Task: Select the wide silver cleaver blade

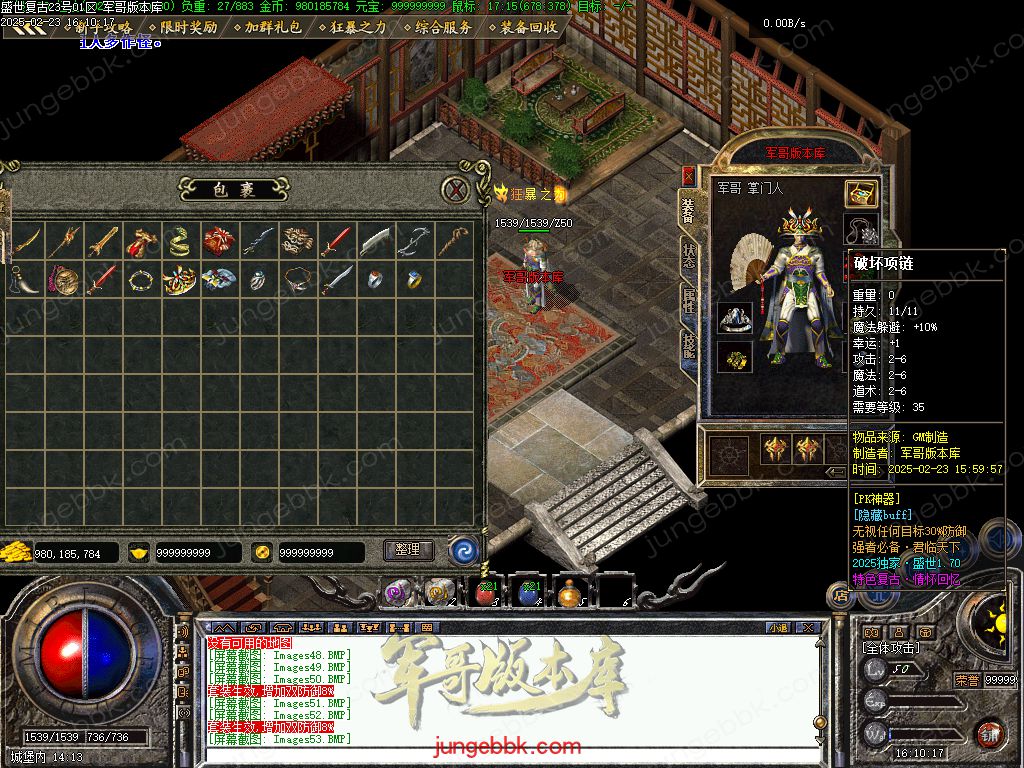Action: (x=374, y=241)
